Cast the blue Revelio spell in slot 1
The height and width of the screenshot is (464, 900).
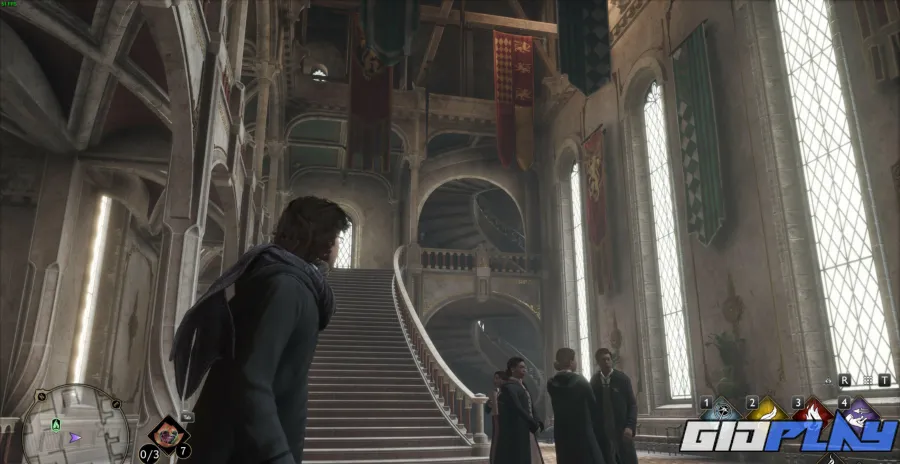(x=720, y=411)
